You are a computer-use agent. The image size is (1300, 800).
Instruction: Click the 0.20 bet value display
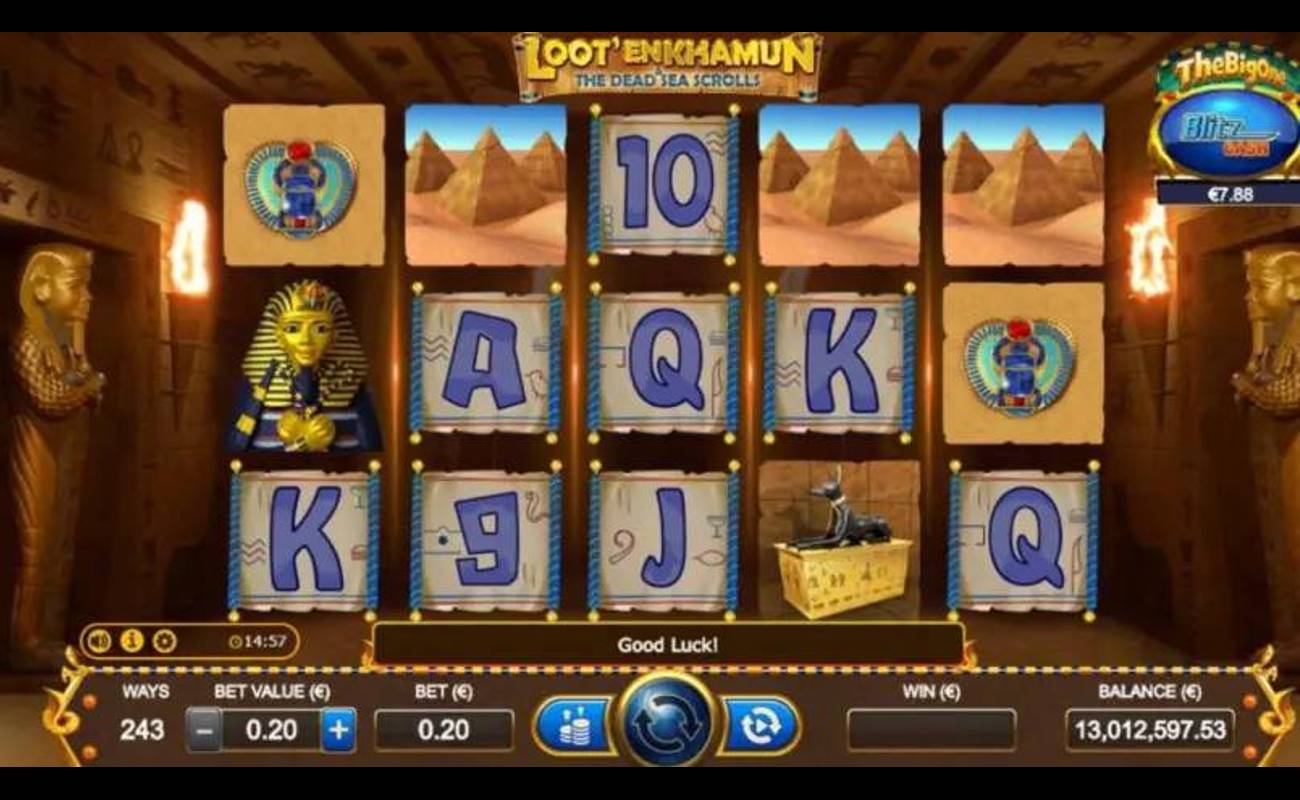pyautogui.click(x=270, y=727)
